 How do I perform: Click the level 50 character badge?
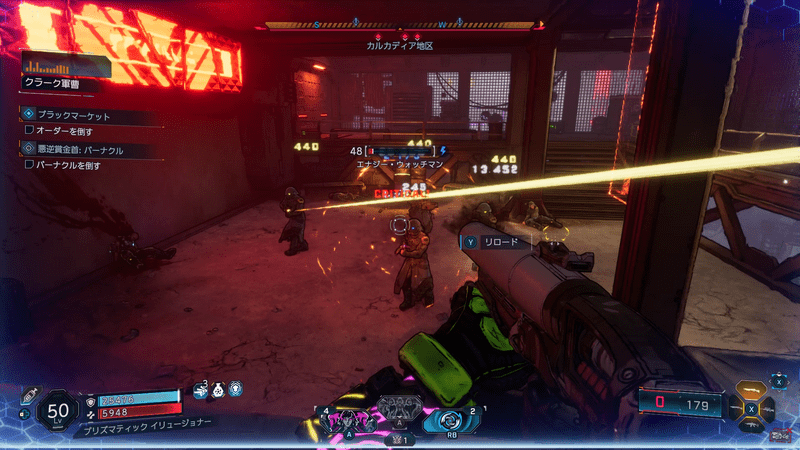(58, 410)
